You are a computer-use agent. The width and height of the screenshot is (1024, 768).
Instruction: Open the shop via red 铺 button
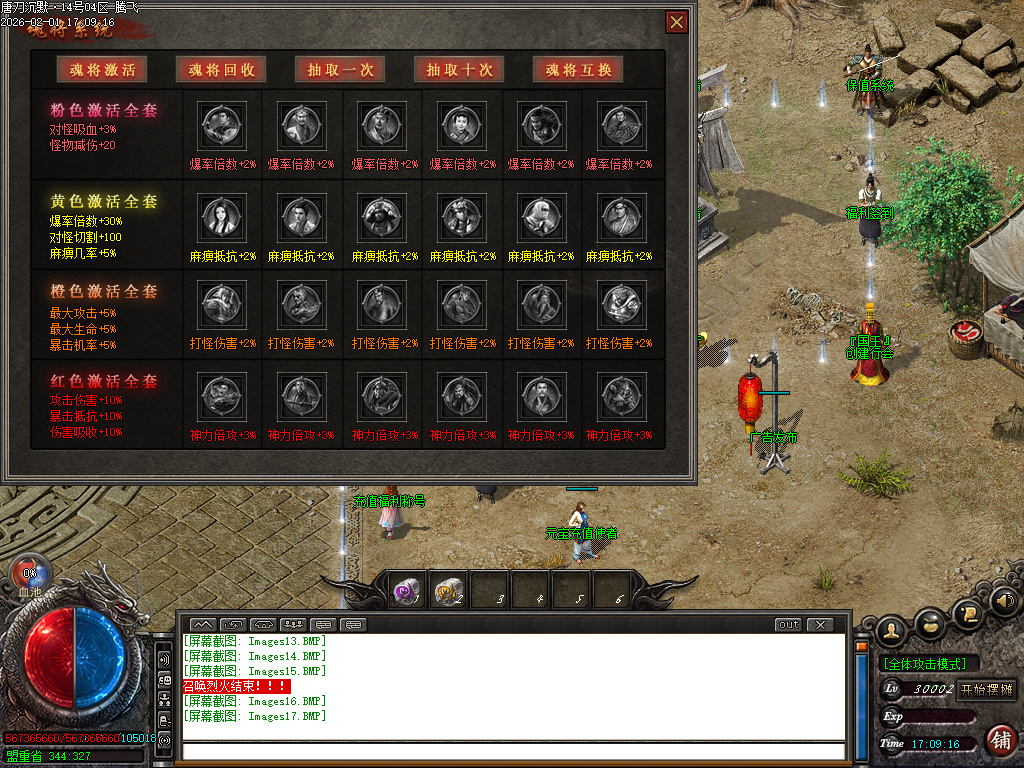(x=1000, y=740)
